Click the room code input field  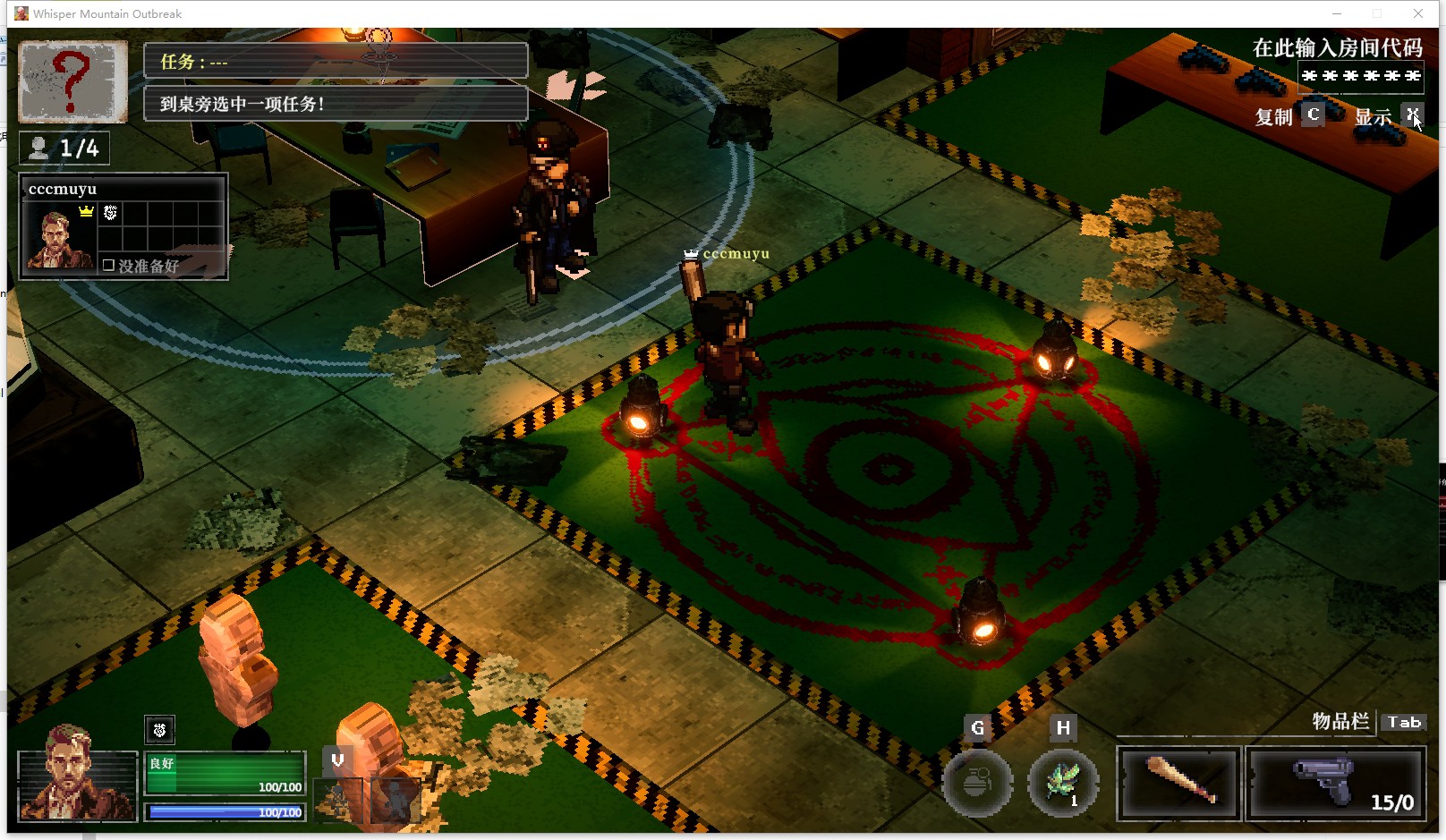tap(1360, 76)
